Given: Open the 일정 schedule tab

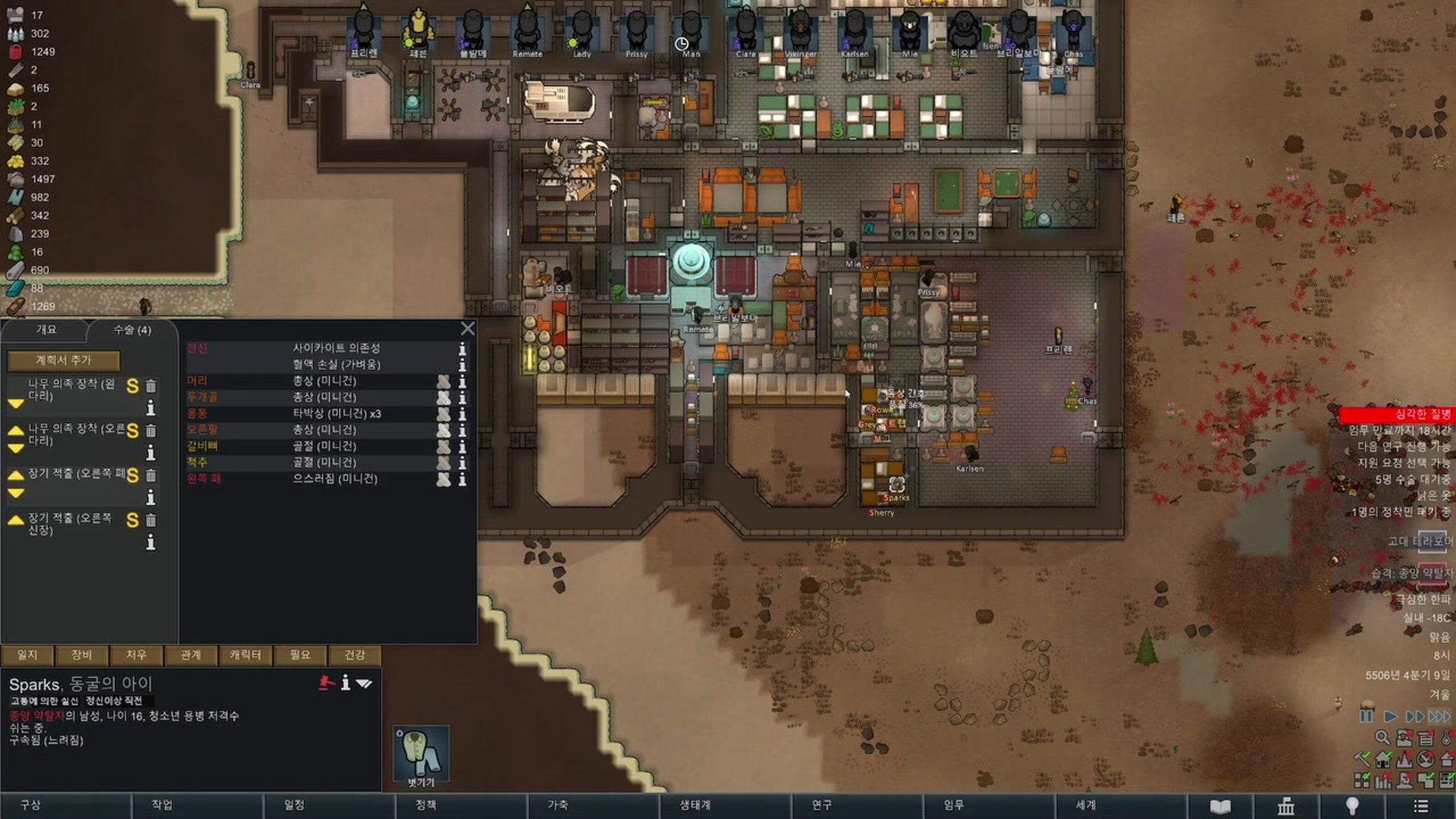Looking at the screenshot, I should coord(294,805).
